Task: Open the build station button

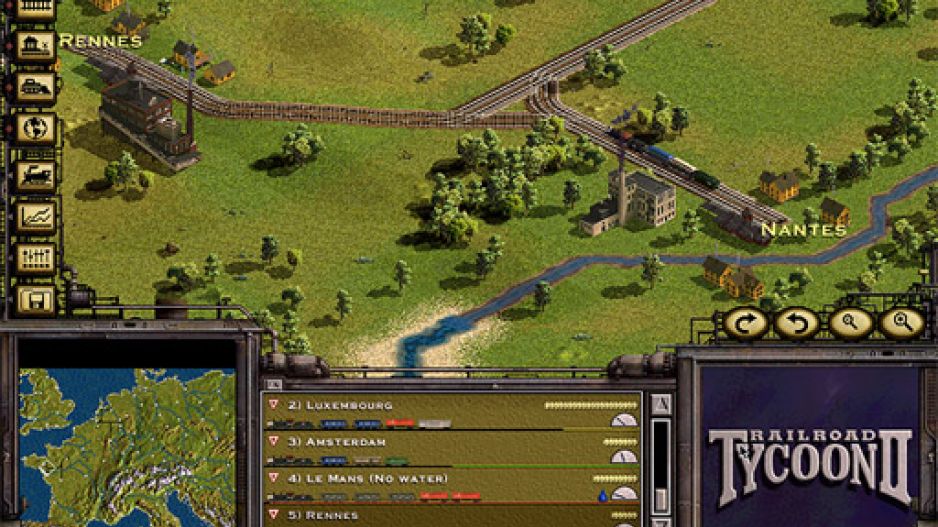Action: [x=36, y=46]
